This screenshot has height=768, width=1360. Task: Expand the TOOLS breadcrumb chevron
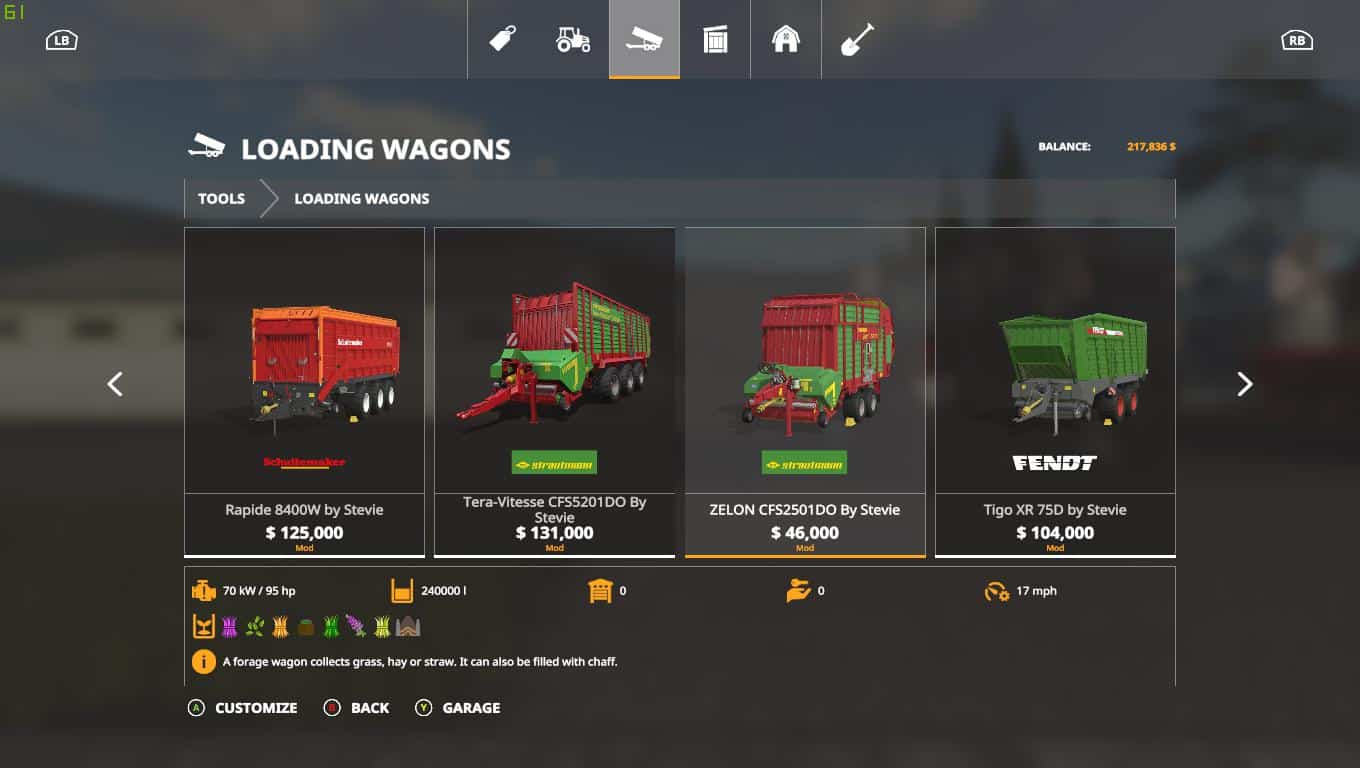click(268, 198)
